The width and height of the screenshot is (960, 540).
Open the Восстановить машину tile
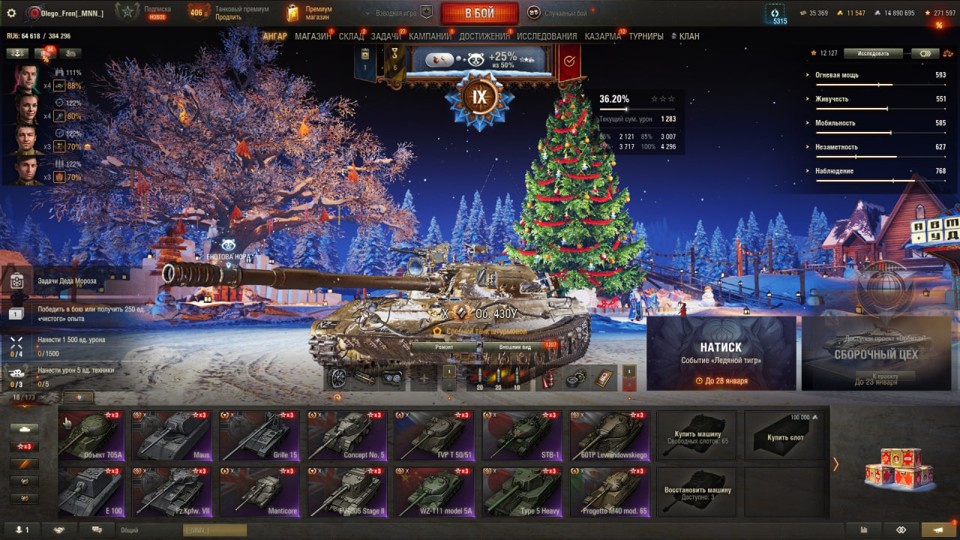(696, 491)
